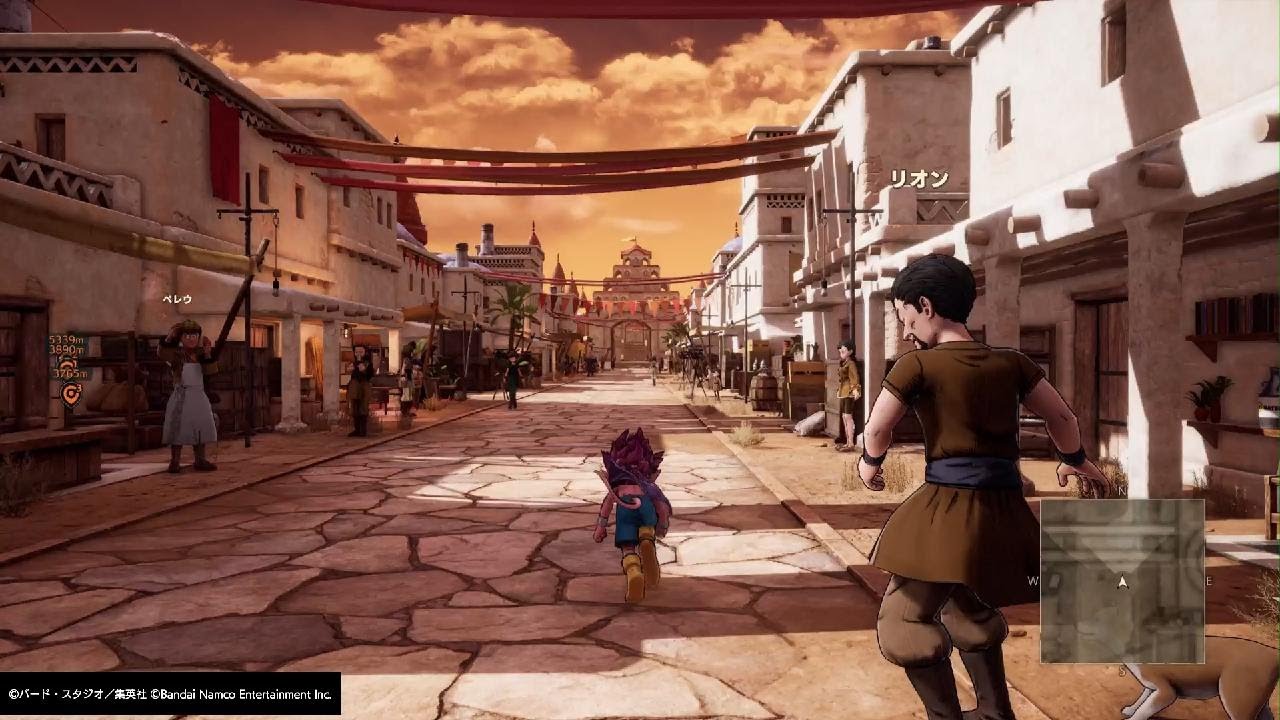Click the N compass letter above the minimap

[1120, 490]
